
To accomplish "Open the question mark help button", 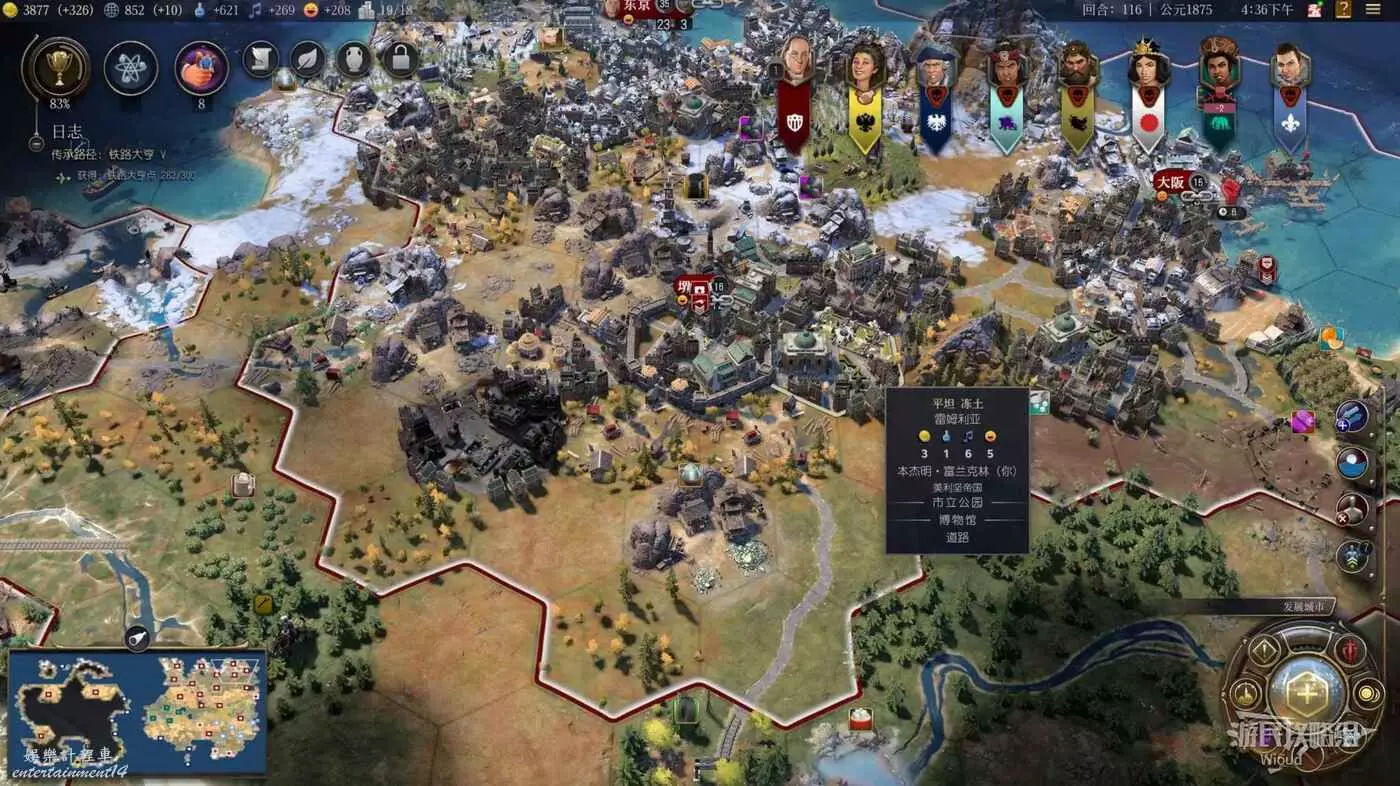I will tap(1342, 10).
